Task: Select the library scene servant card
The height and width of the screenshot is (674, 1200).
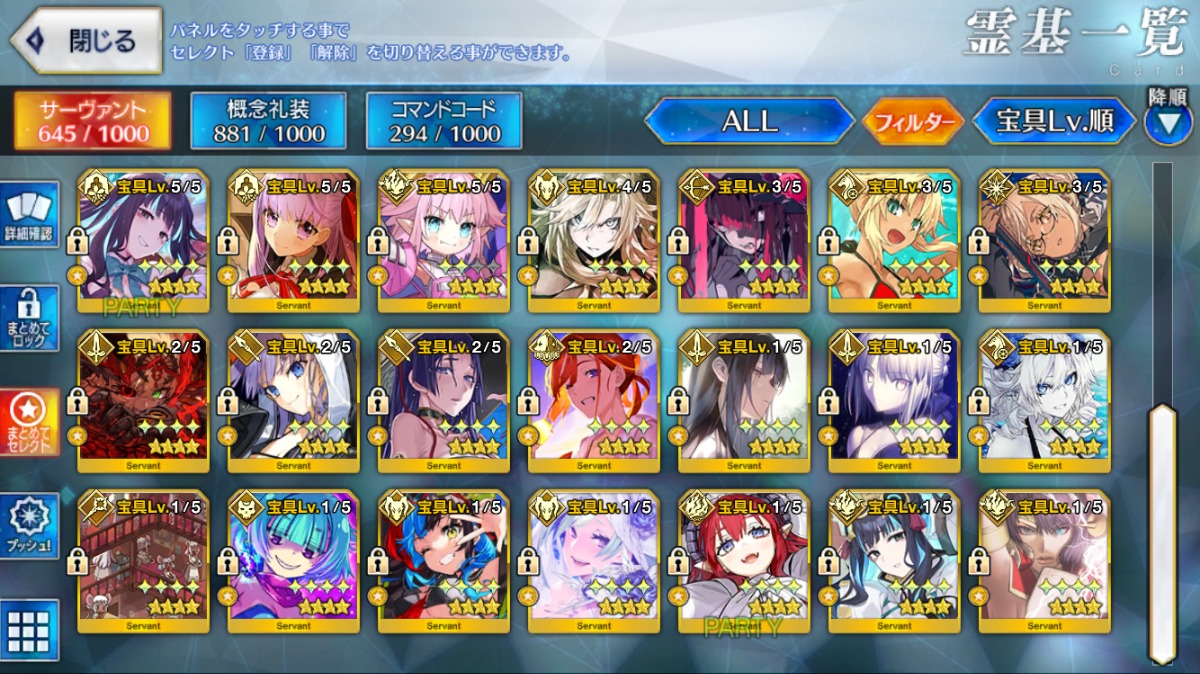Action: coord(144,561)
